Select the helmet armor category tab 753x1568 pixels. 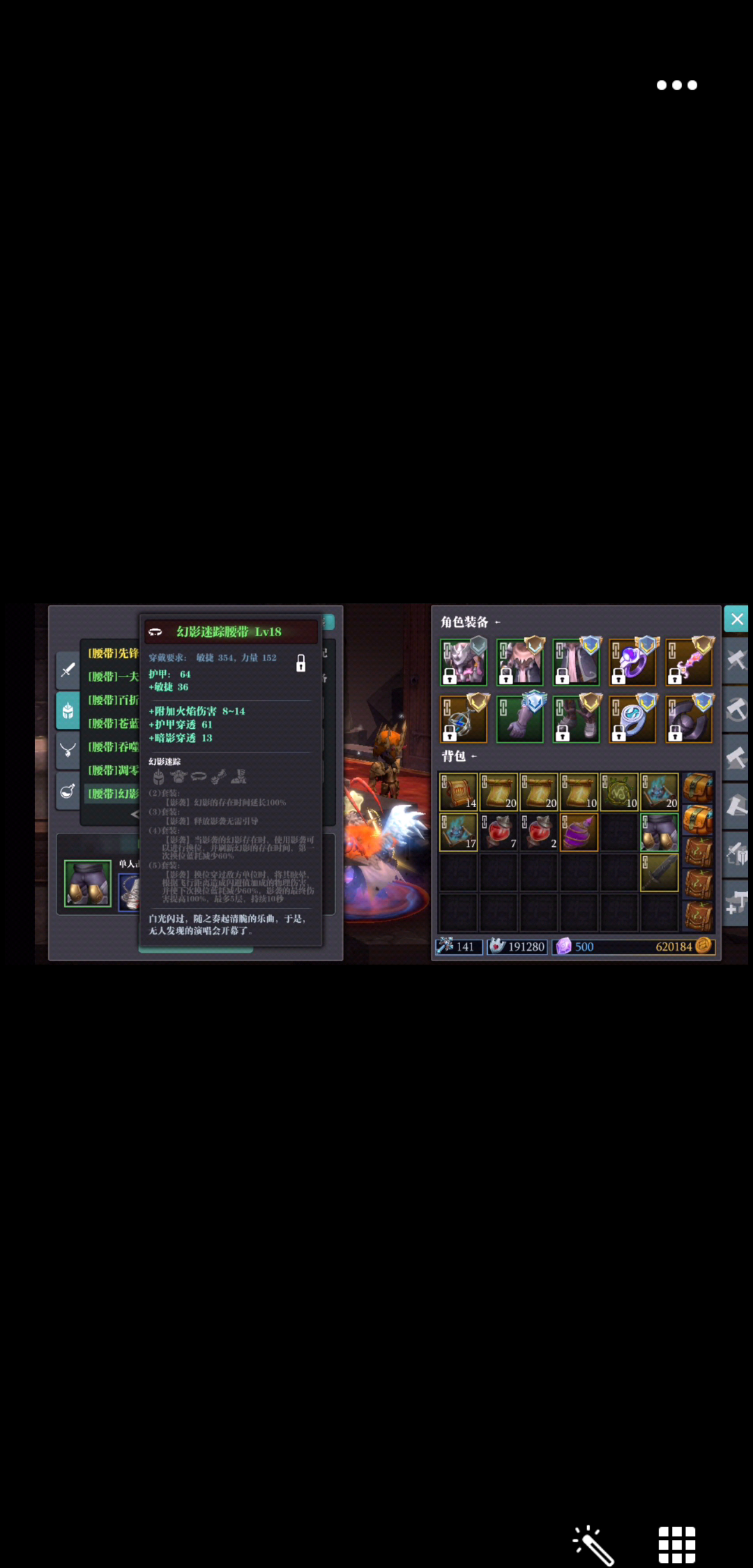pos(68,711)
